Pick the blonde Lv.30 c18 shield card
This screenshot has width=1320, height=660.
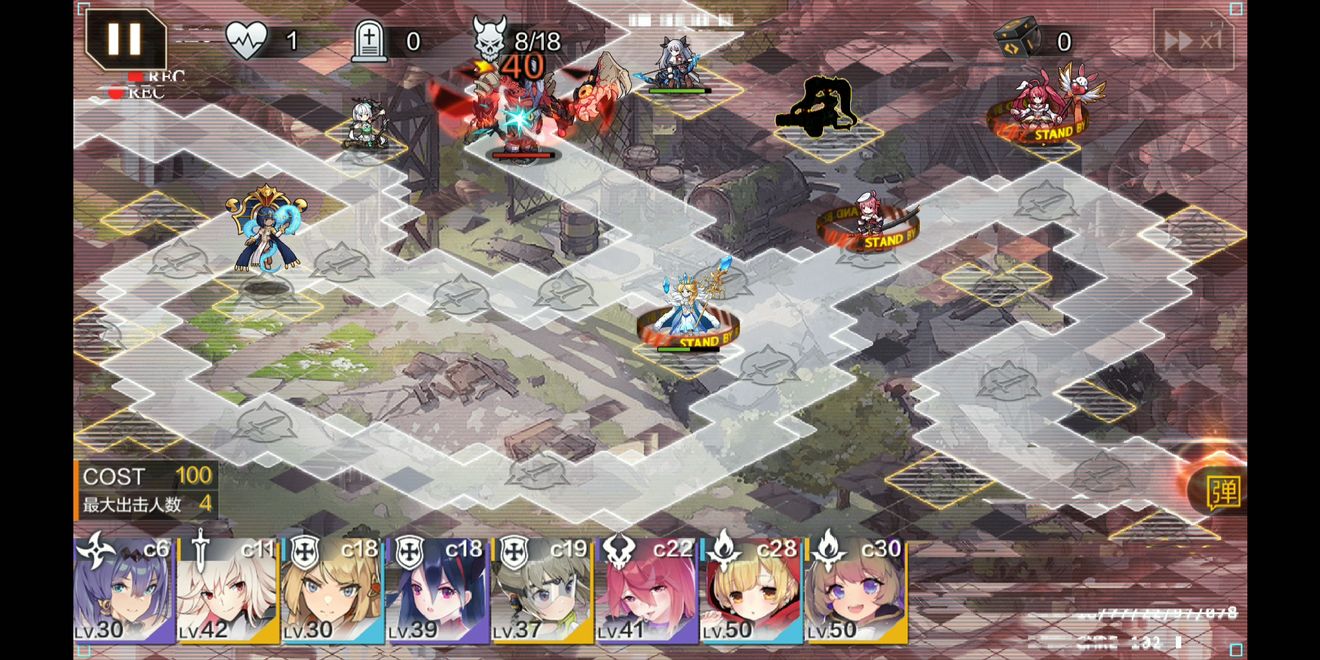point(332,592)
